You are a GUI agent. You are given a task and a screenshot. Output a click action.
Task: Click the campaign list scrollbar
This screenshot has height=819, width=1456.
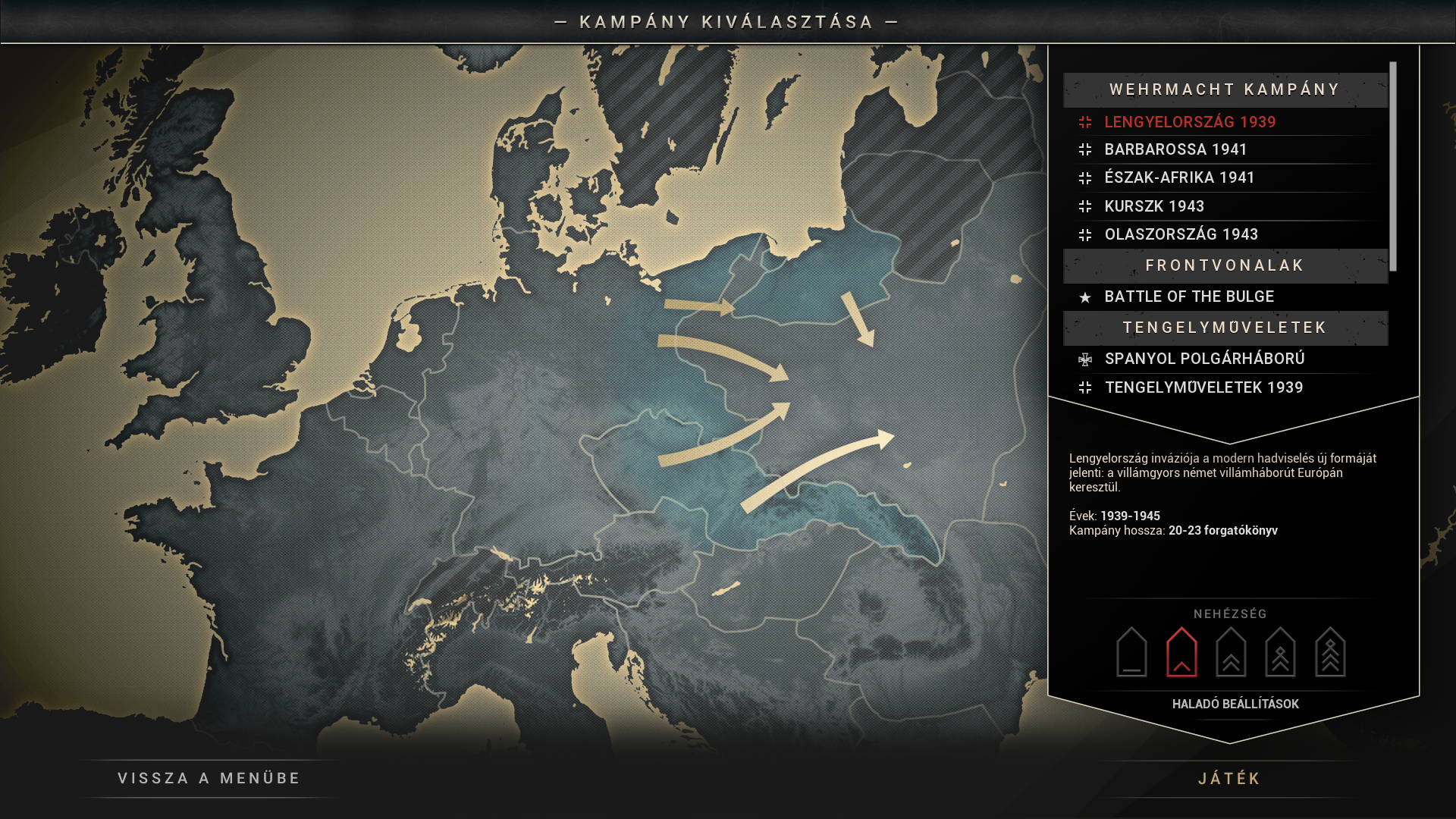[x=1393, y=167]
